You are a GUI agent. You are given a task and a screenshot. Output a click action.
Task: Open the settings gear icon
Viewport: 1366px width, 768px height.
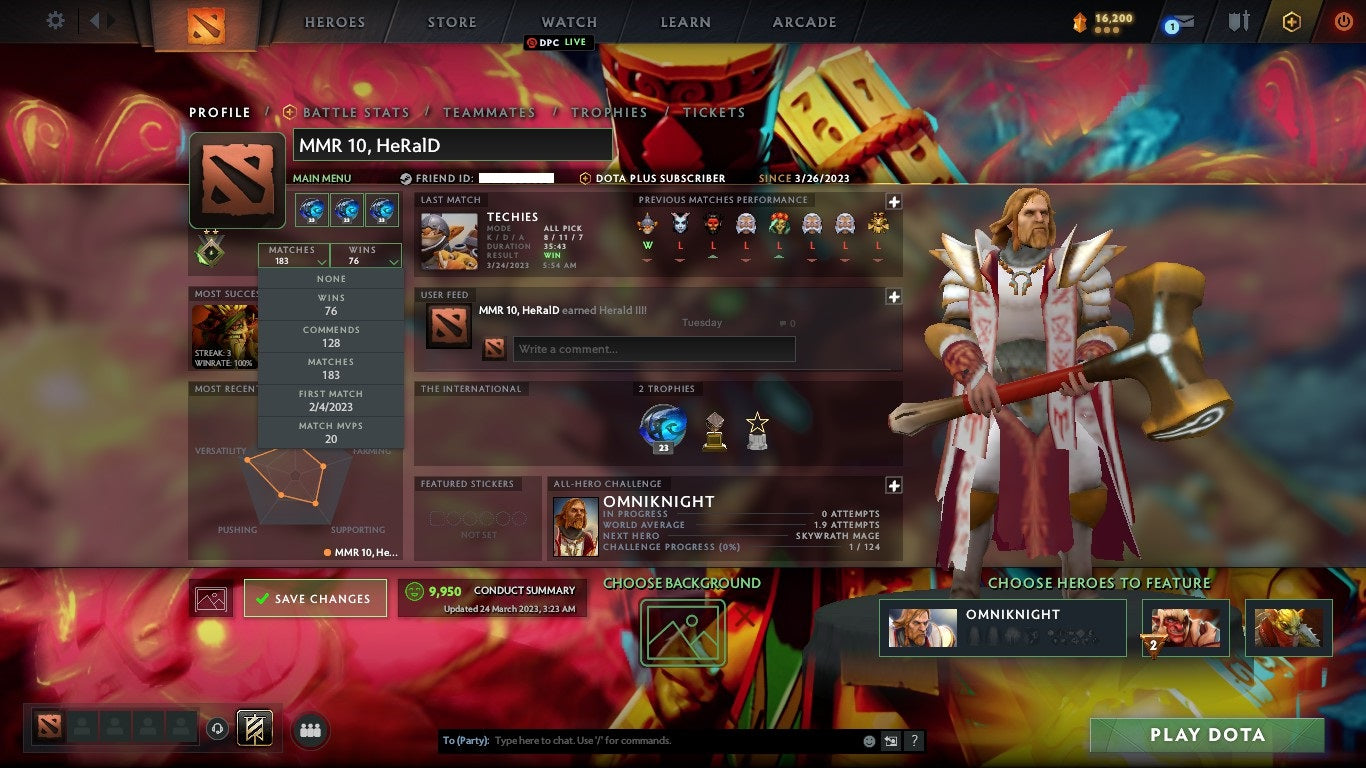tap(55, 20)
